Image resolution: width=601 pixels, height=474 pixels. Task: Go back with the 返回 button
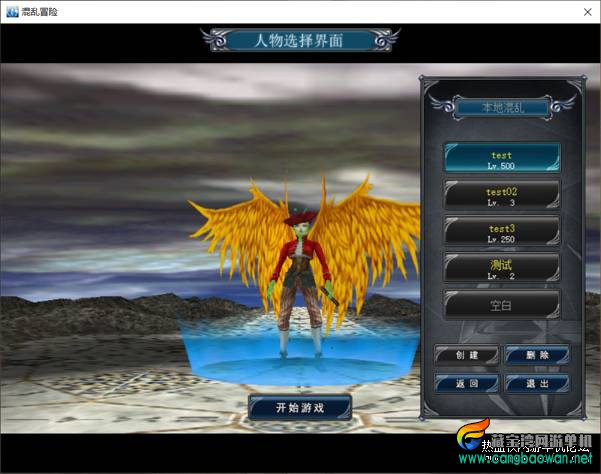(466, 383)
